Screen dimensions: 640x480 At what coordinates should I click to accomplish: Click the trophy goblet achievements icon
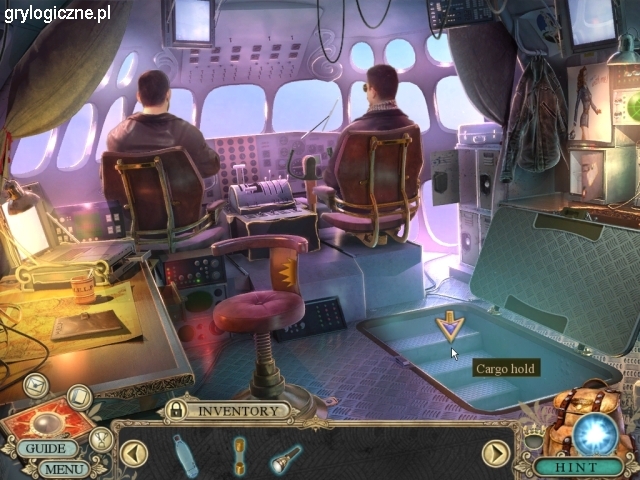[100, 438]
